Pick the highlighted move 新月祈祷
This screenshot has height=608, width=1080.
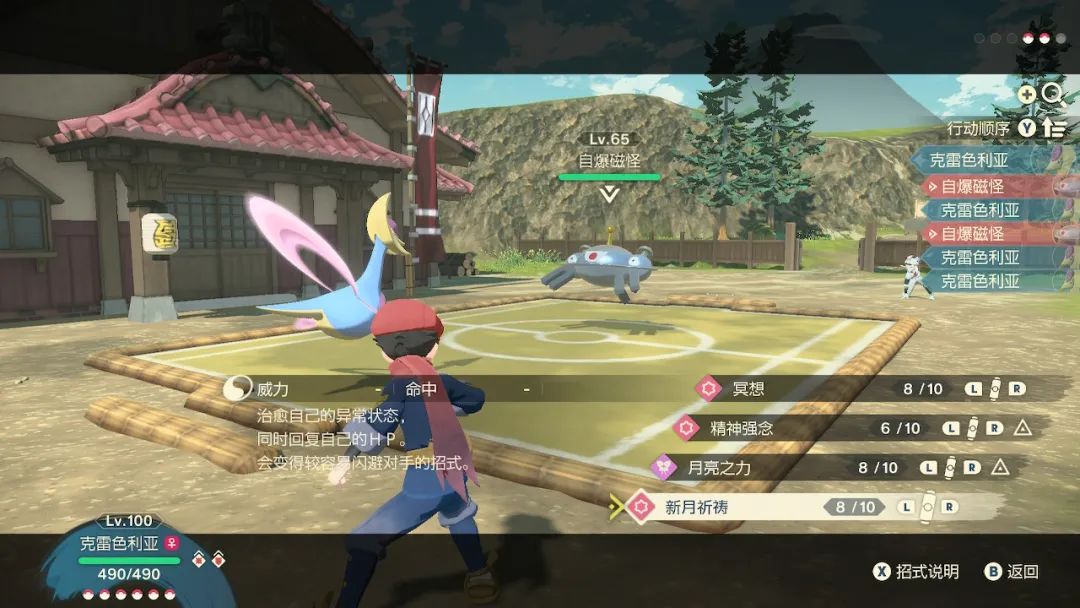click(697, 507)
